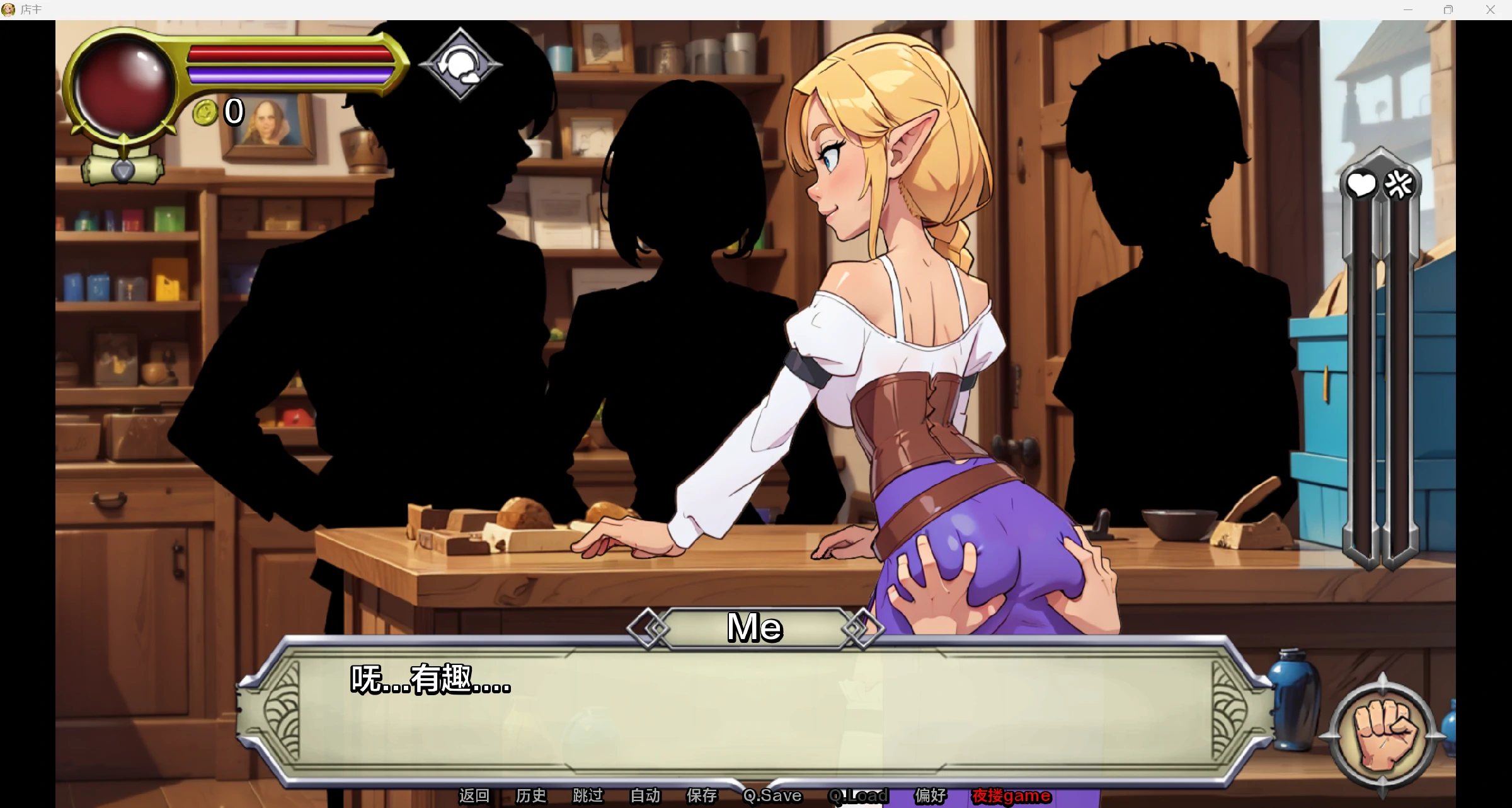Viewport: 1512px width, 808px height.
Task: Click Q.Load to quick load
Action: click(x=858, y=796)
